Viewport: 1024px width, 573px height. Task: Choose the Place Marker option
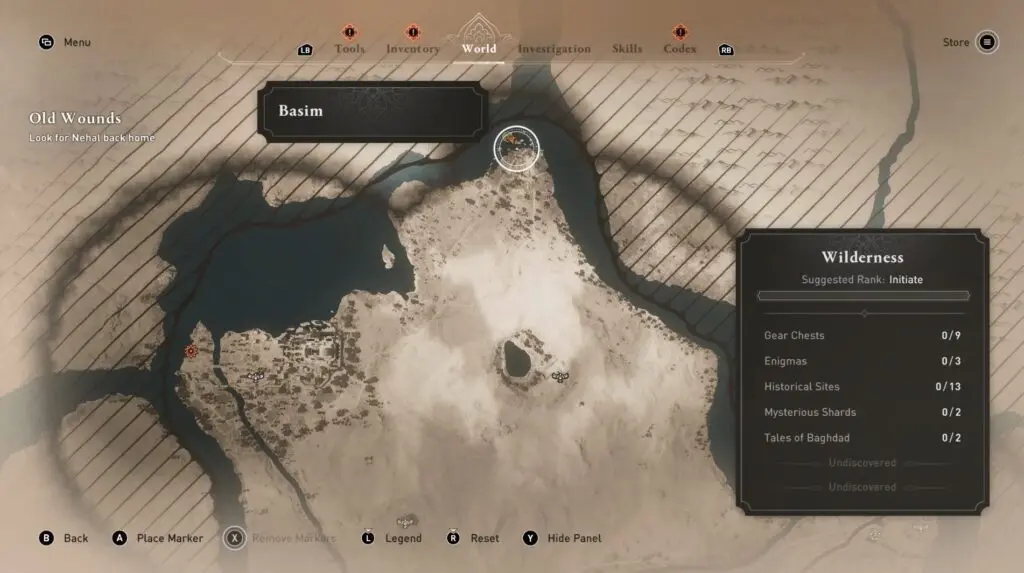(169, 538)
